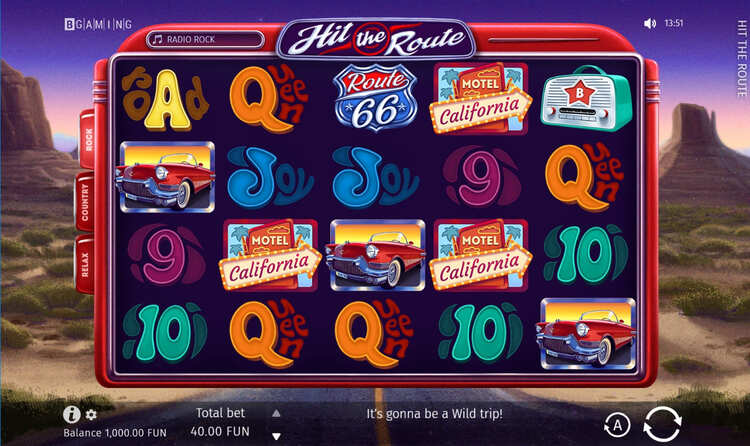Click the Radio Rock music display

205,40
